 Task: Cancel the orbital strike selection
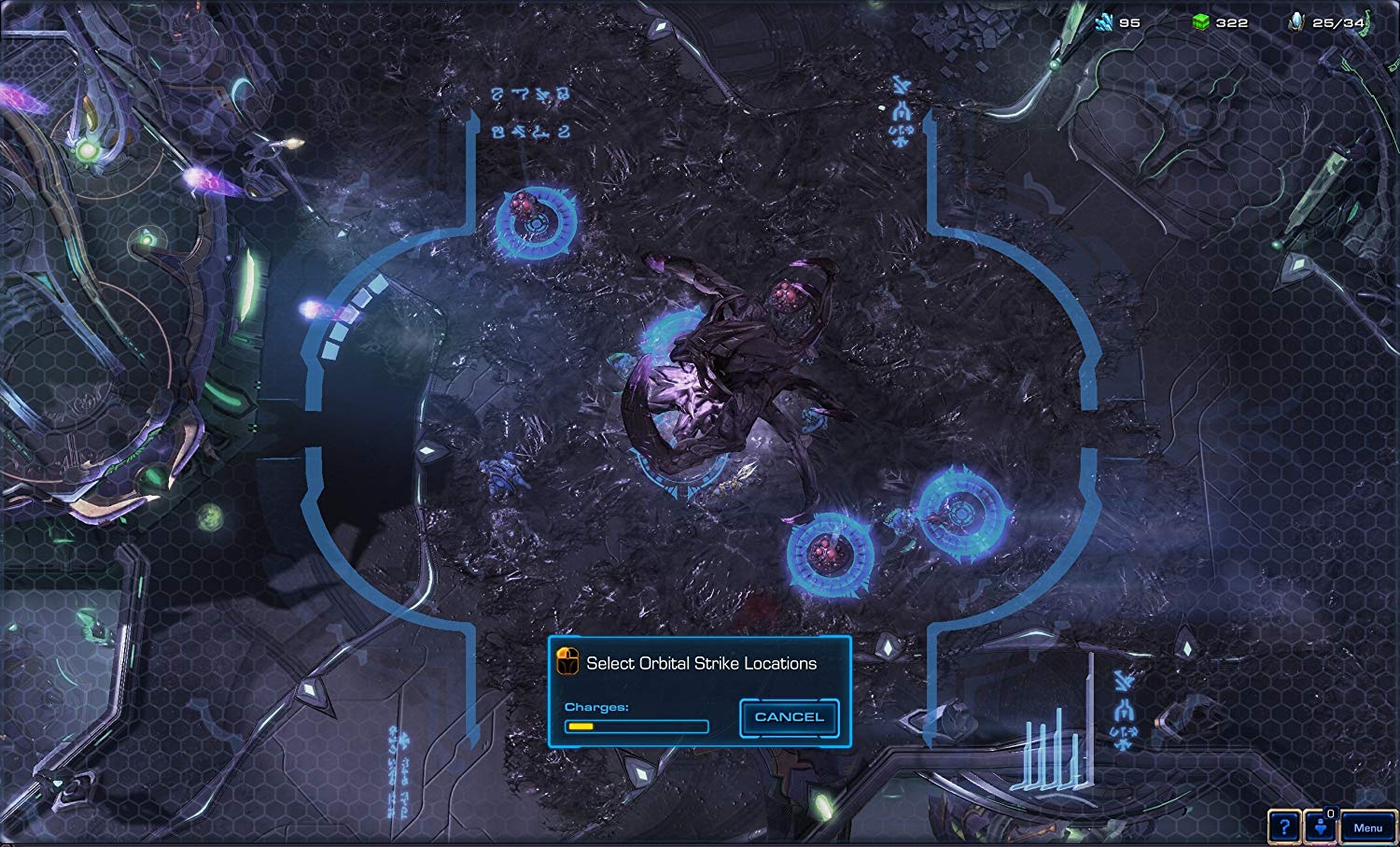pos(789,716)
